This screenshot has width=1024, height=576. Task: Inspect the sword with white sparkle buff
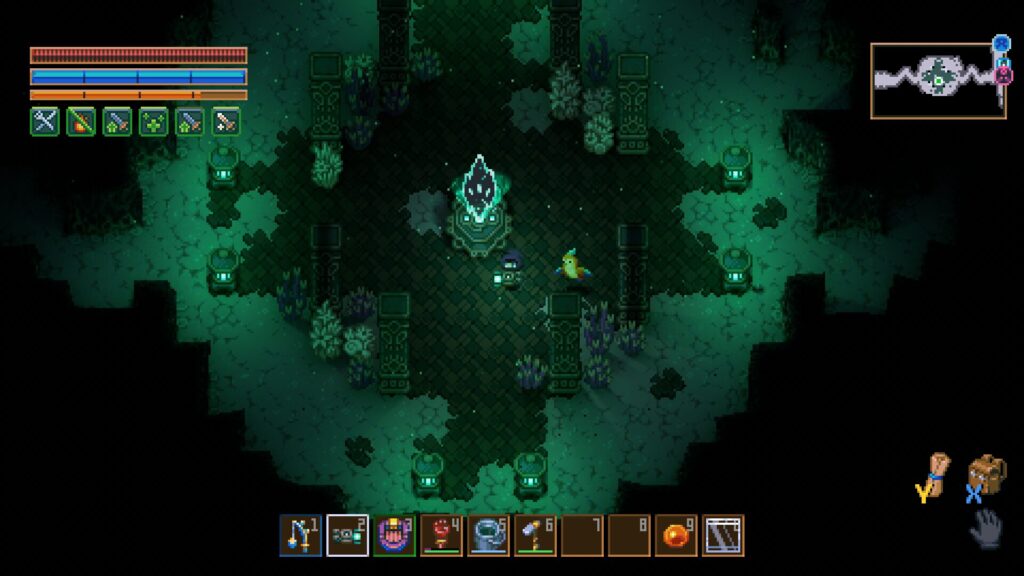(226, 121)
